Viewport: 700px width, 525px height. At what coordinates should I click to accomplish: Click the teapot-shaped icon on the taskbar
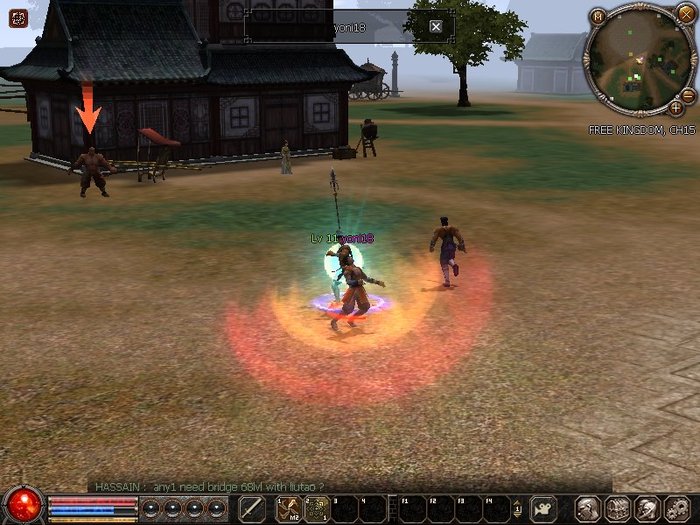(543, 508)
